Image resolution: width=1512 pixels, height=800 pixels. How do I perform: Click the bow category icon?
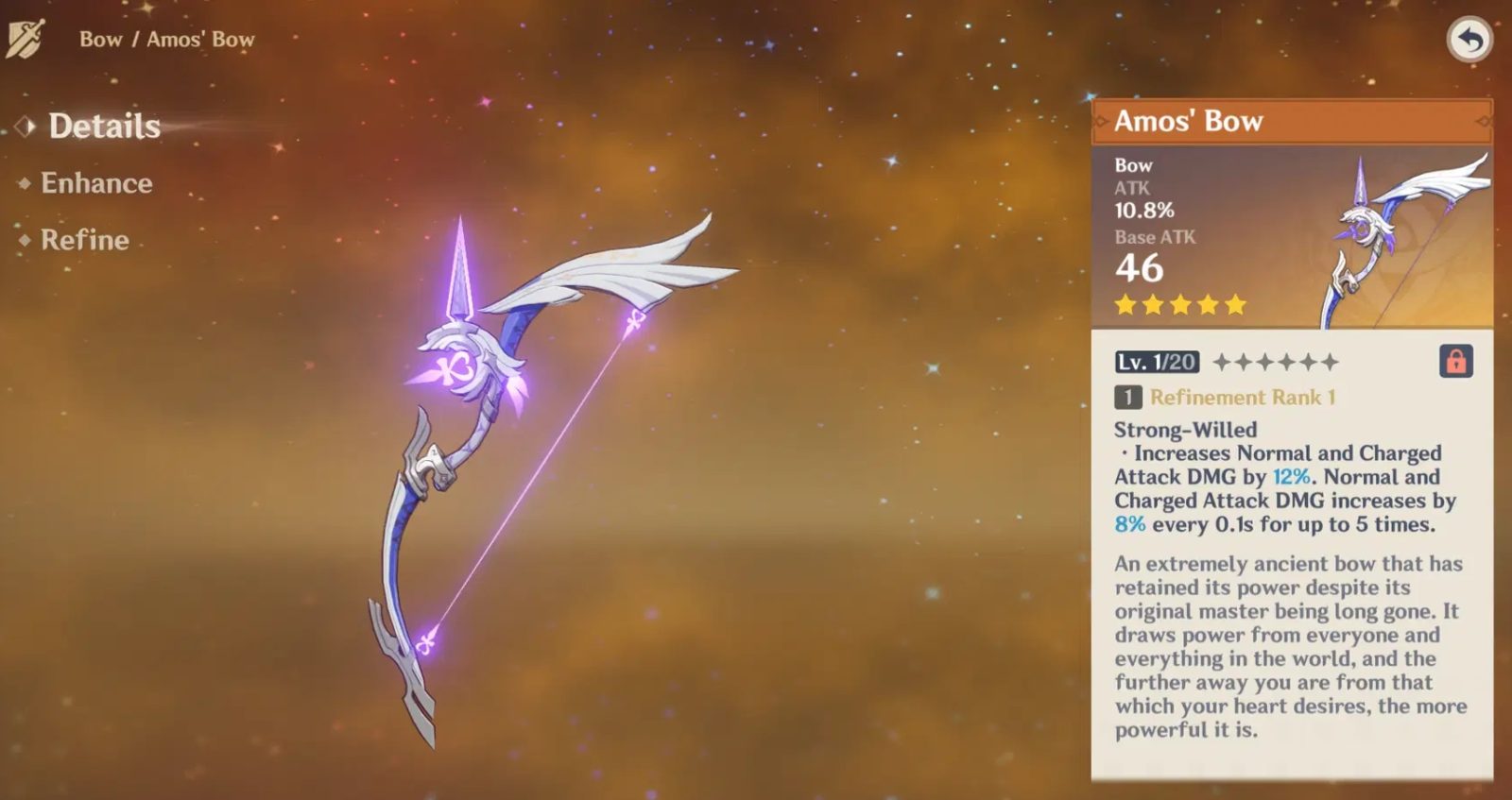coord(26,40)
